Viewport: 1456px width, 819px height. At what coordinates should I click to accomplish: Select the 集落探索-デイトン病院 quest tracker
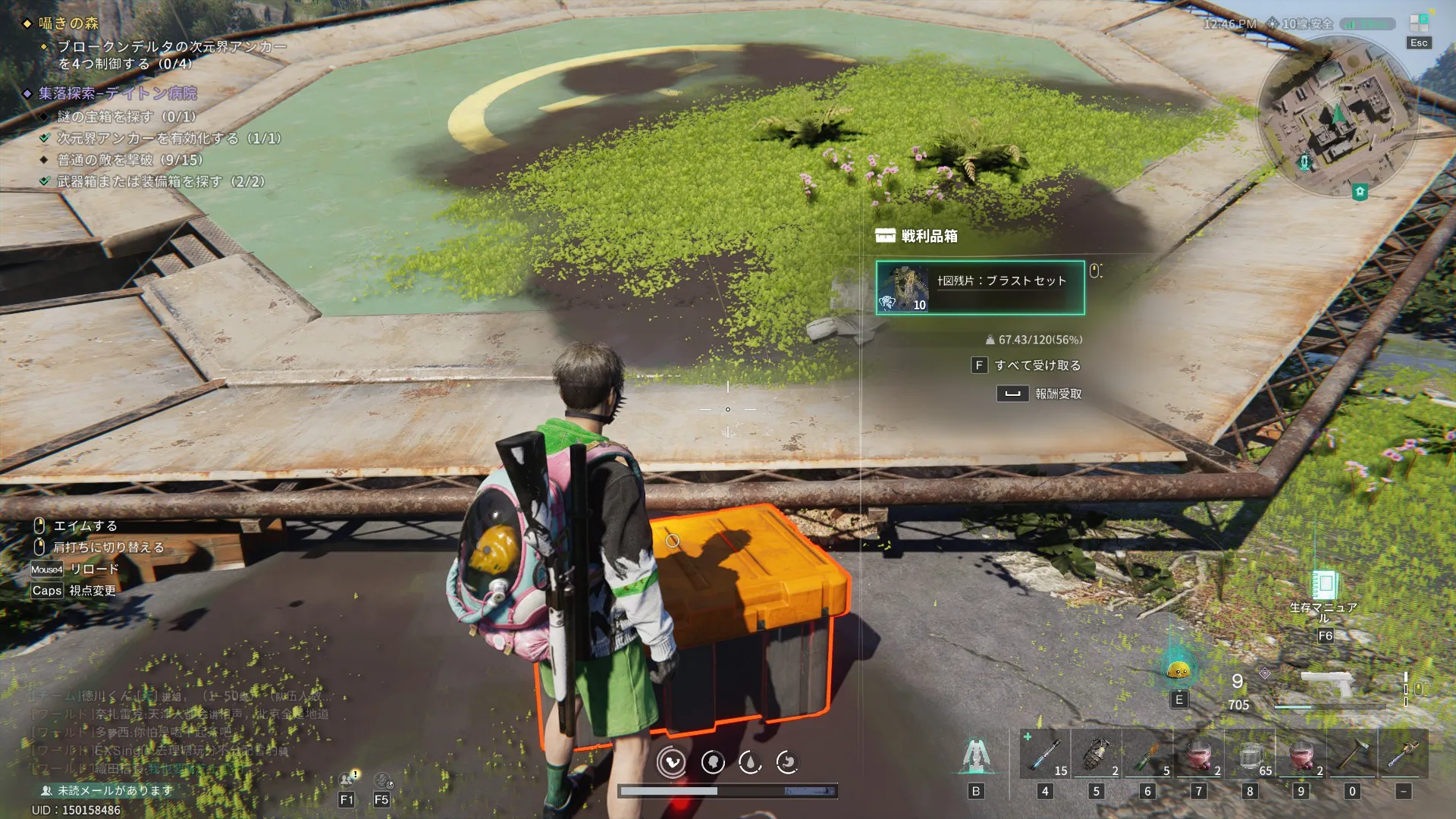pyautogui.click(x=118, y=93)
